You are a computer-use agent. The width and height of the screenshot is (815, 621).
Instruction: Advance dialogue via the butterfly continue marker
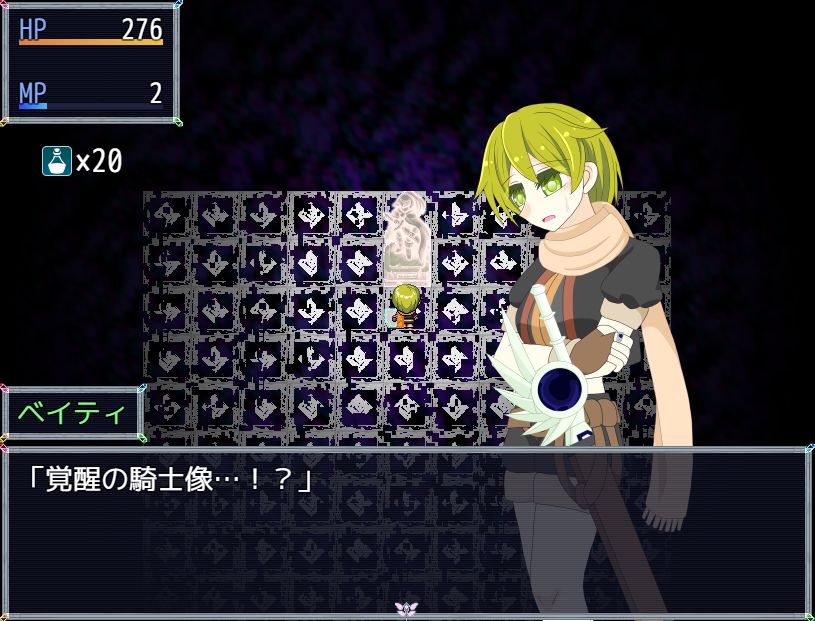click(x=406, y=608)
